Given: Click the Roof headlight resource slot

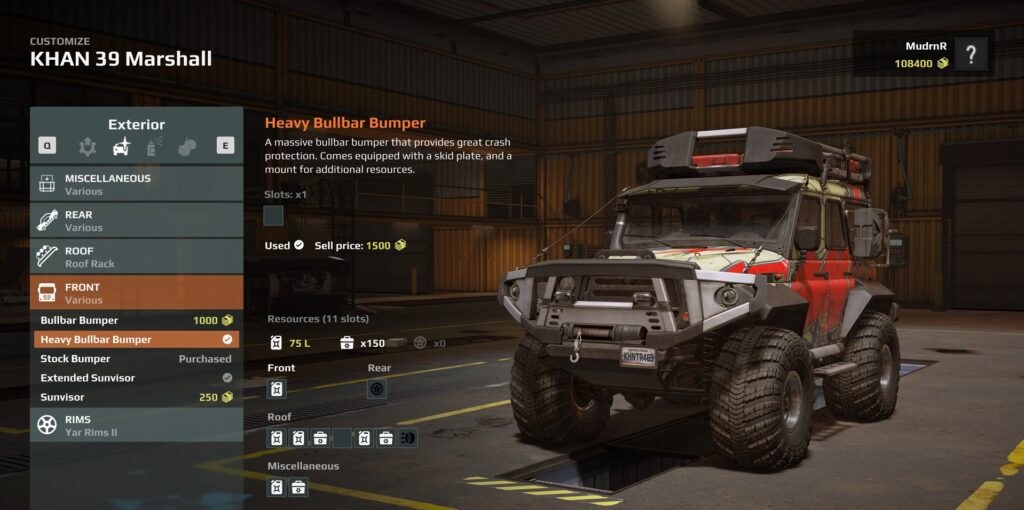Looking at the screenshot, I should click(407, 438).
